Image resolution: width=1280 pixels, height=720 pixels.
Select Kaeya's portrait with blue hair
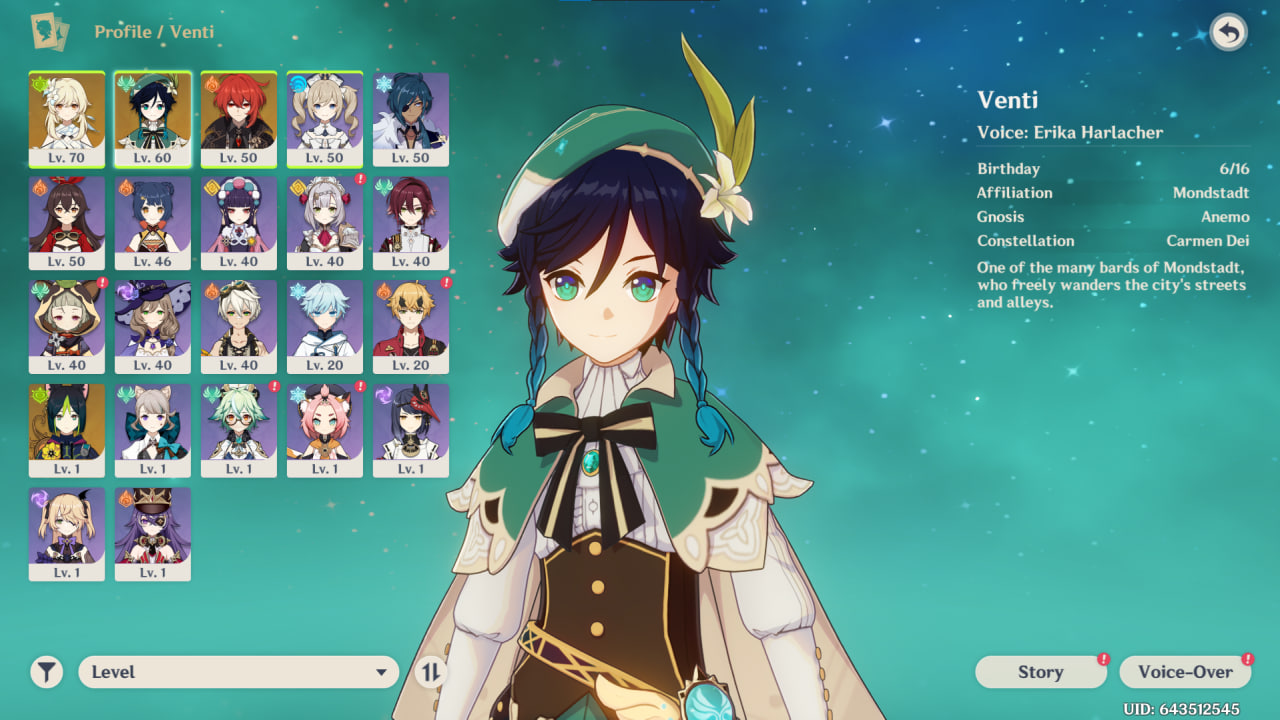point(411,118)
